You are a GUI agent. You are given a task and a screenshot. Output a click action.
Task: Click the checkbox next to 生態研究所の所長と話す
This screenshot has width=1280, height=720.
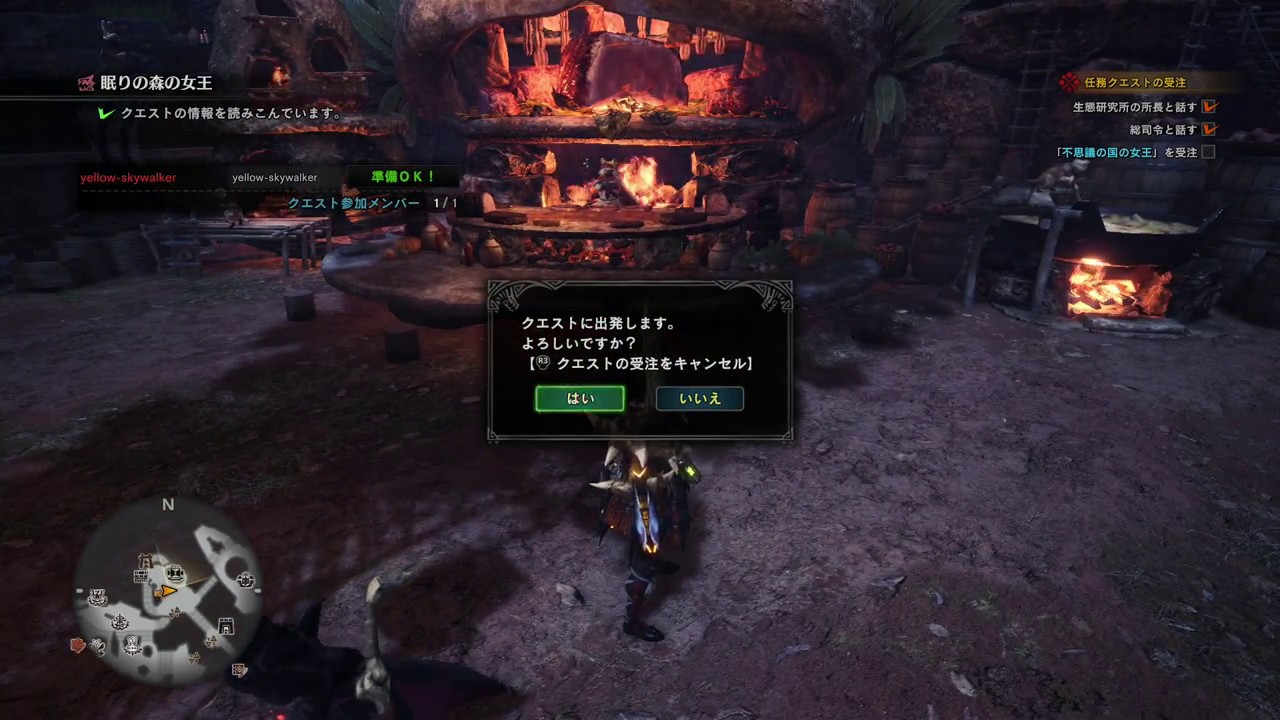coord(1209,107)
